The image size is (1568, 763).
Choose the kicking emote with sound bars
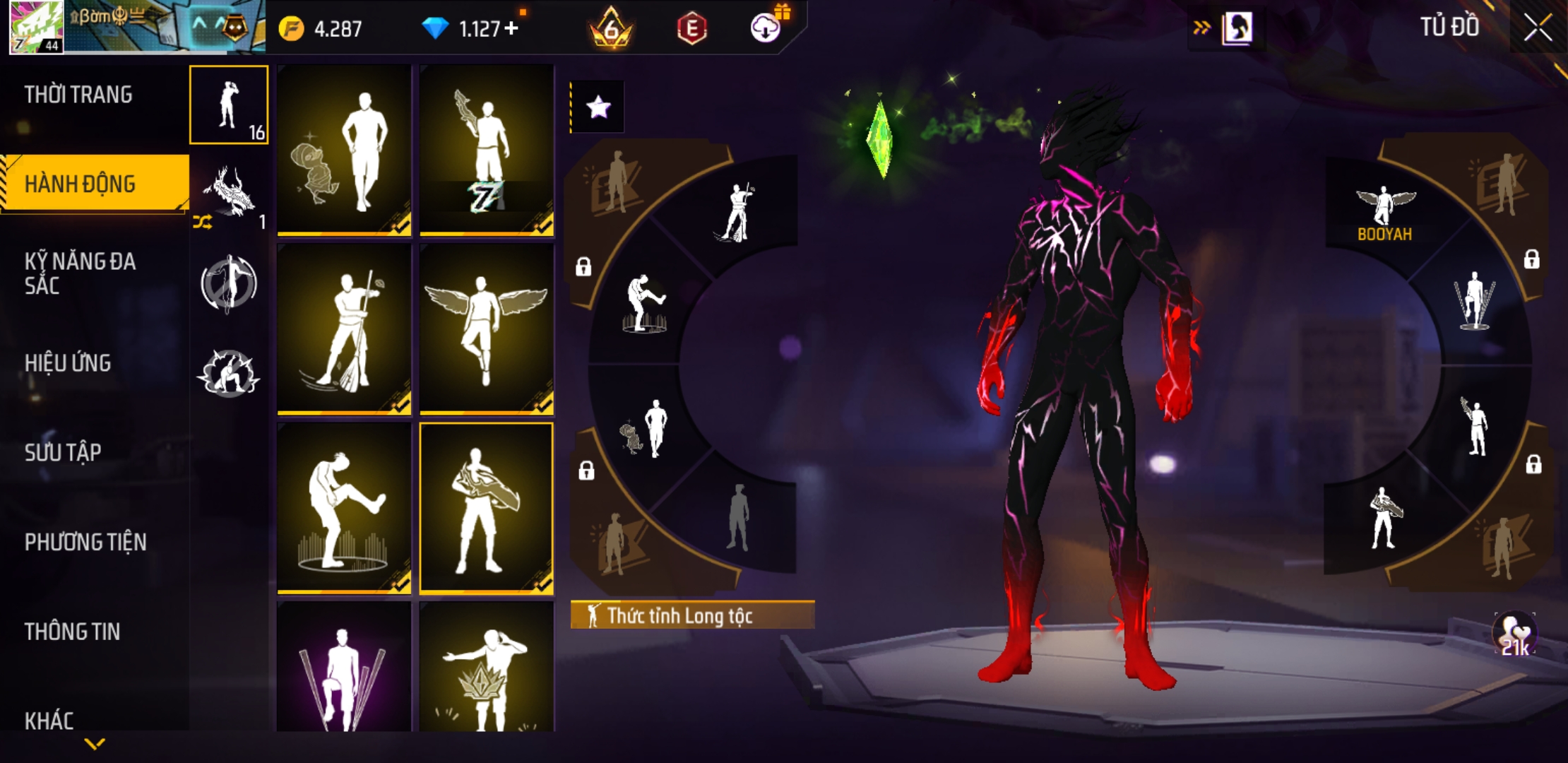[344, 507]
